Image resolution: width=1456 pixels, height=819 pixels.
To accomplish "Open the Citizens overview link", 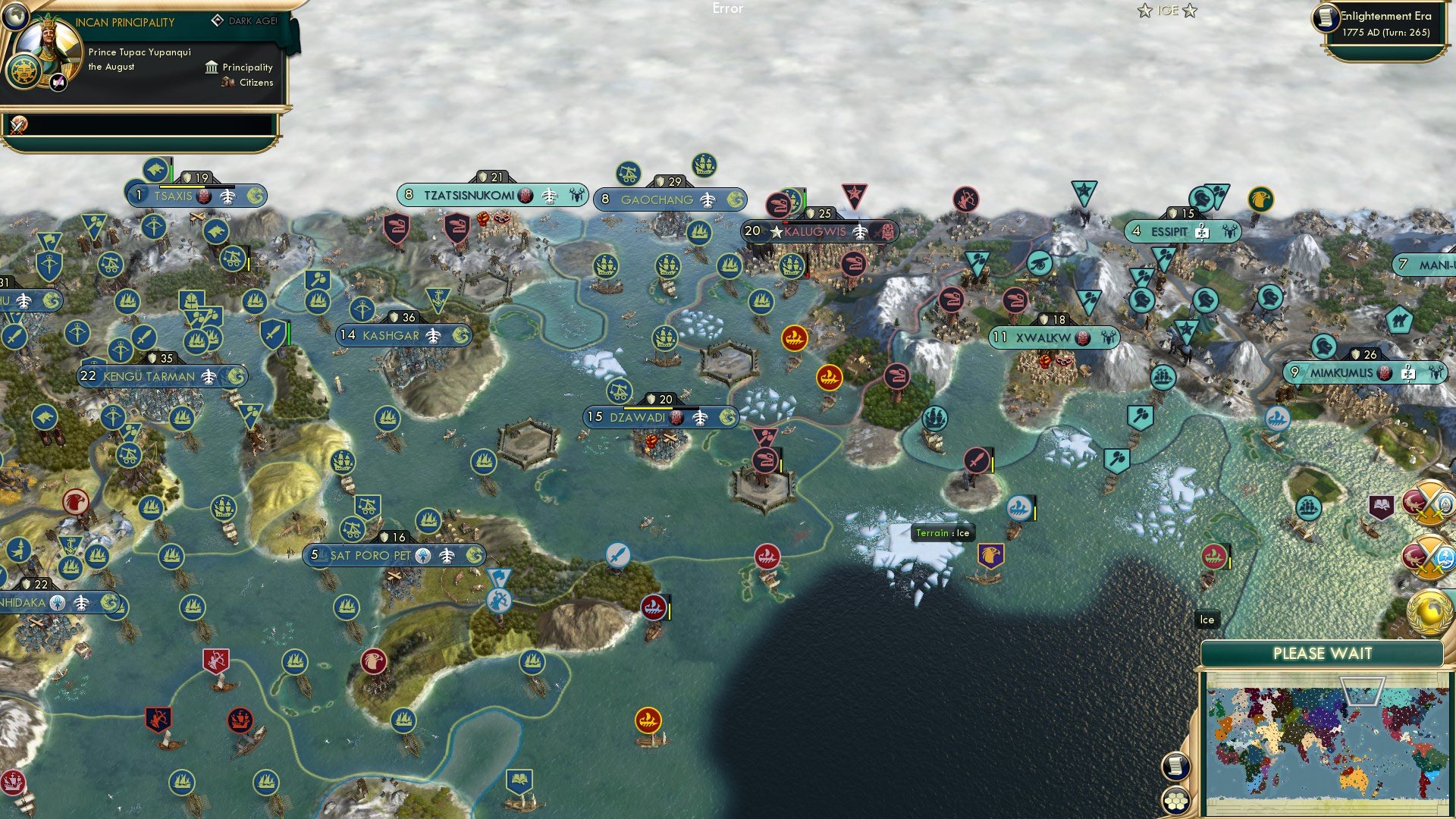I will coord(256,83).
